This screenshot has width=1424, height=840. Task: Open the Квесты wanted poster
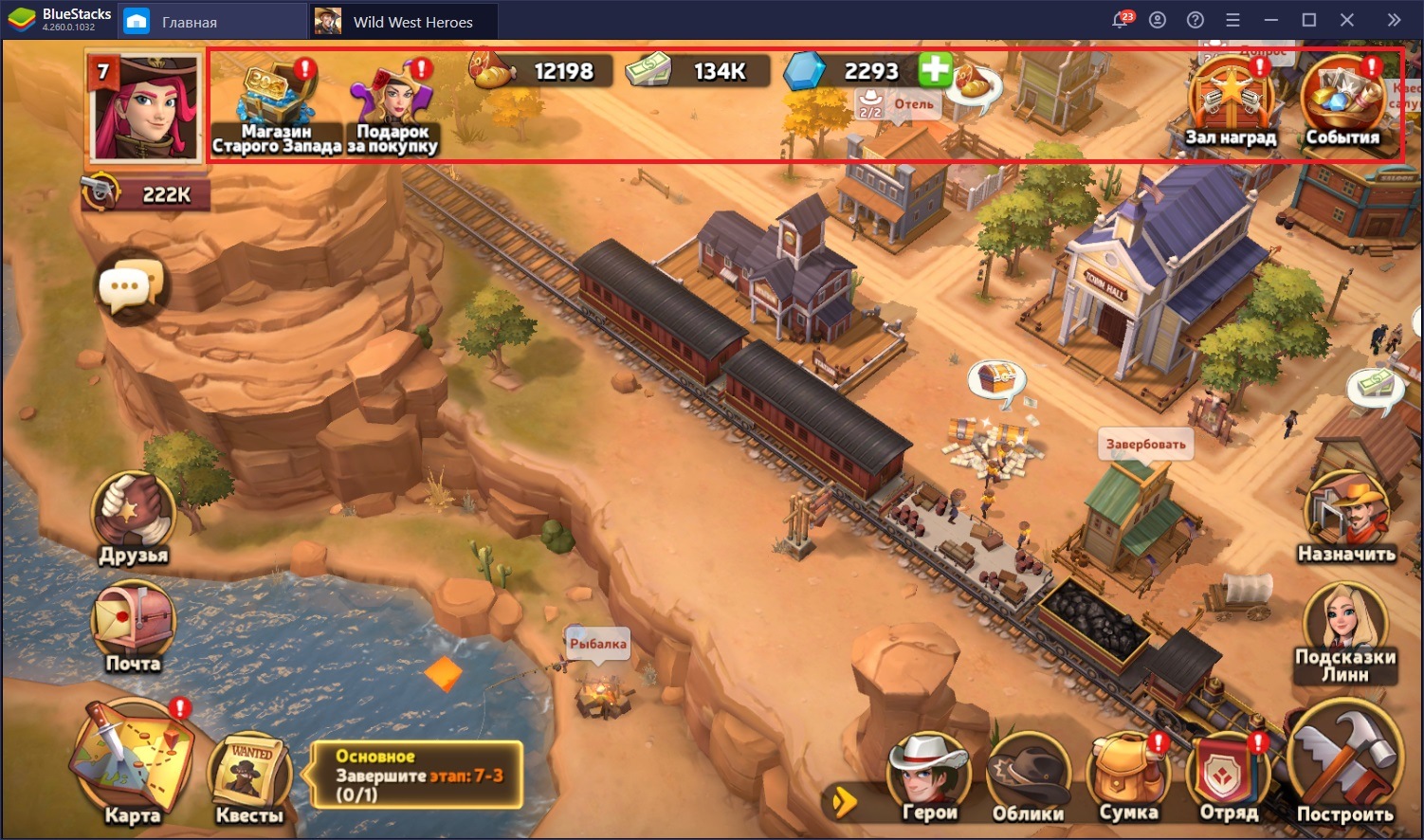(249, 777)
